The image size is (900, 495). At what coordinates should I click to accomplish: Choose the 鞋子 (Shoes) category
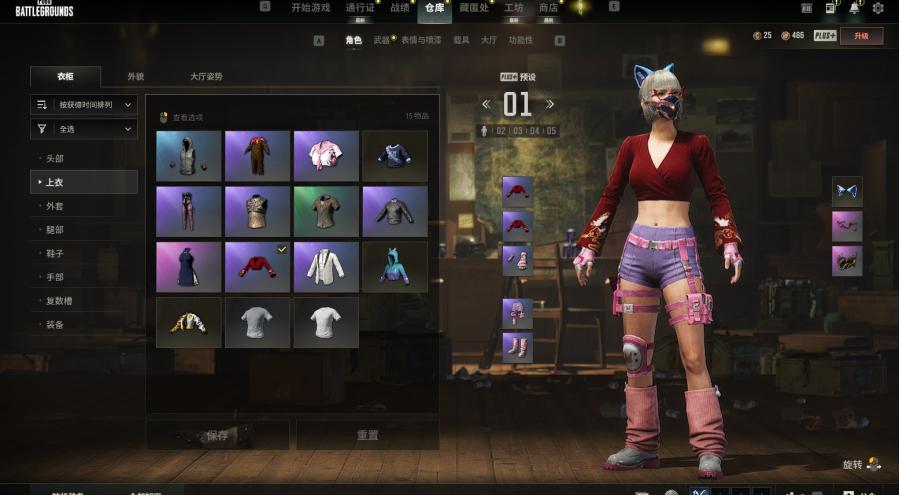click(55, 254)
